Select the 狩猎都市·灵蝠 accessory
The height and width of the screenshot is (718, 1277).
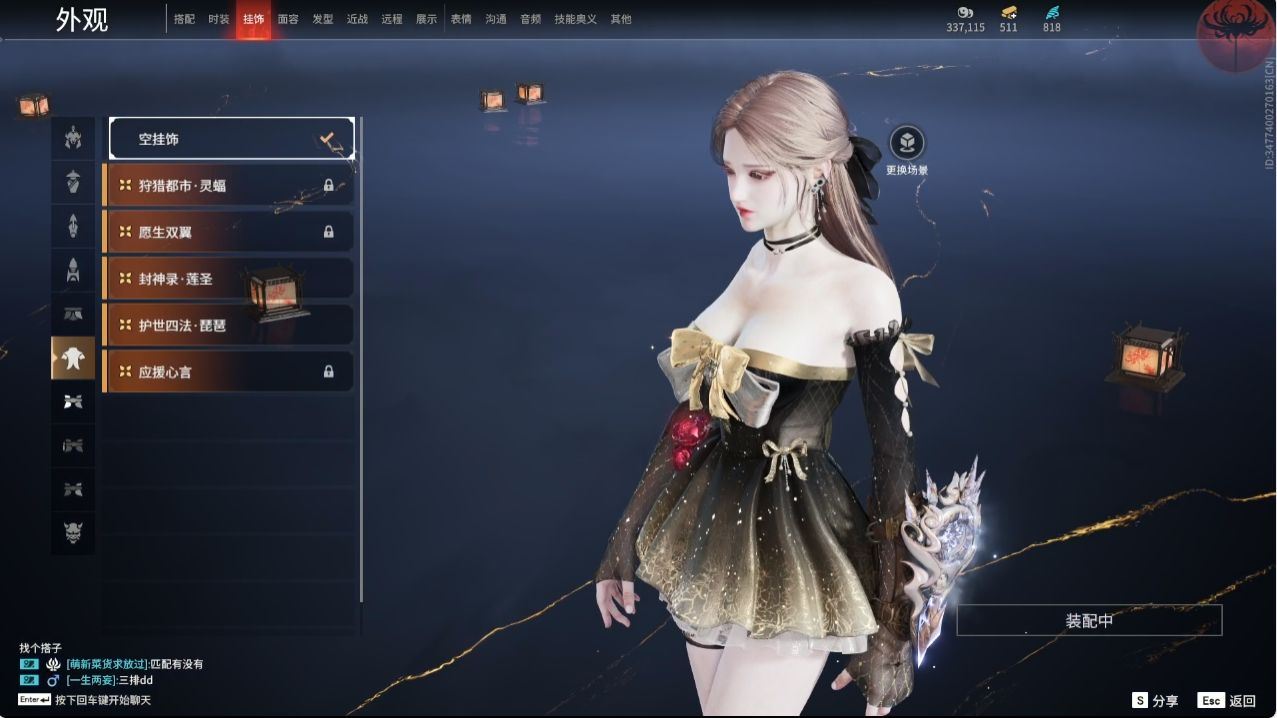[228, 185]
